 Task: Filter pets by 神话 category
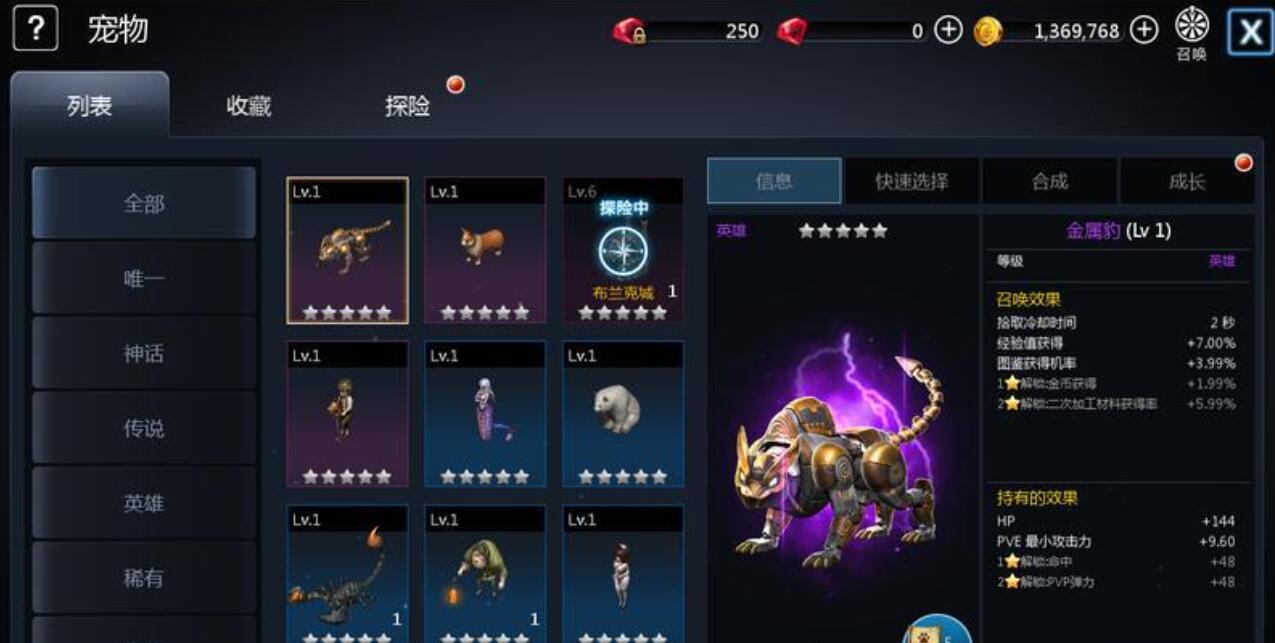[144, 353]
